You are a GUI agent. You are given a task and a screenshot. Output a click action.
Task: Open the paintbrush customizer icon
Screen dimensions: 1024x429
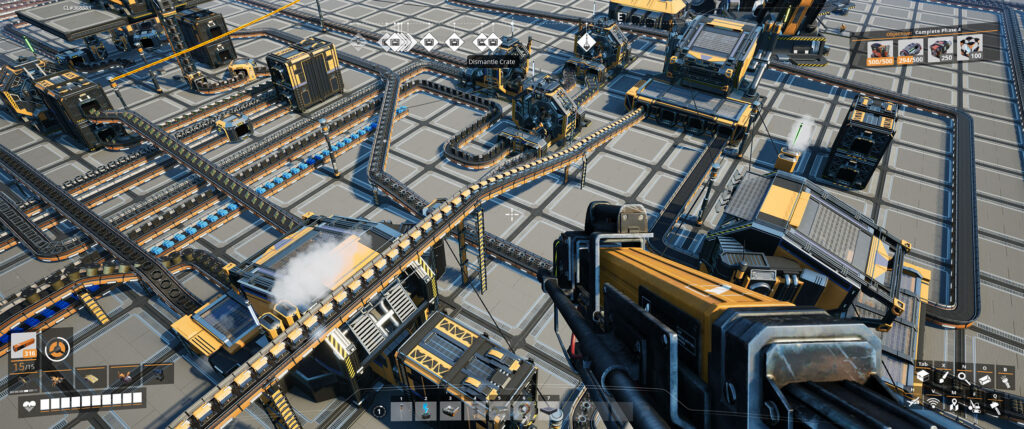(x=941, y=377)
